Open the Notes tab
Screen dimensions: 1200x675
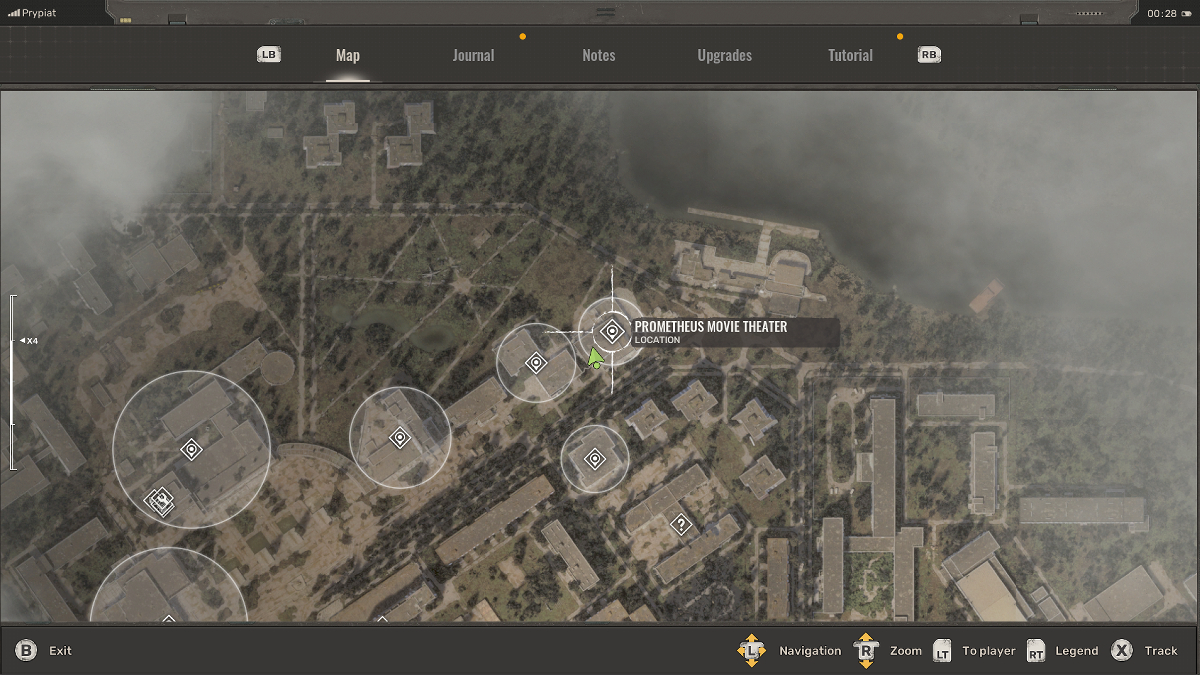[599, 56]
